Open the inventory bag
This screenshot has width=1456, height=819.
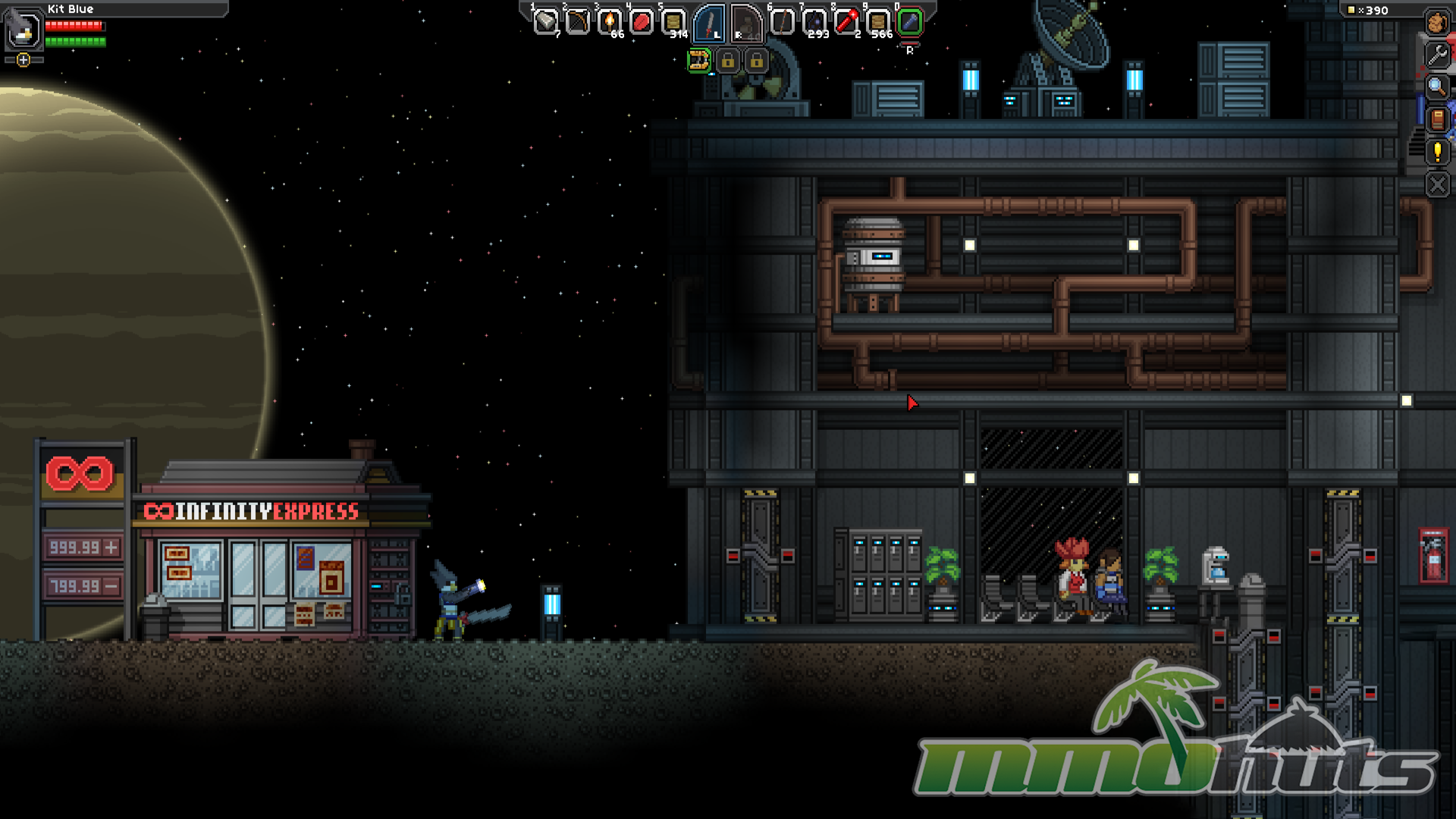click(1436, 23)
